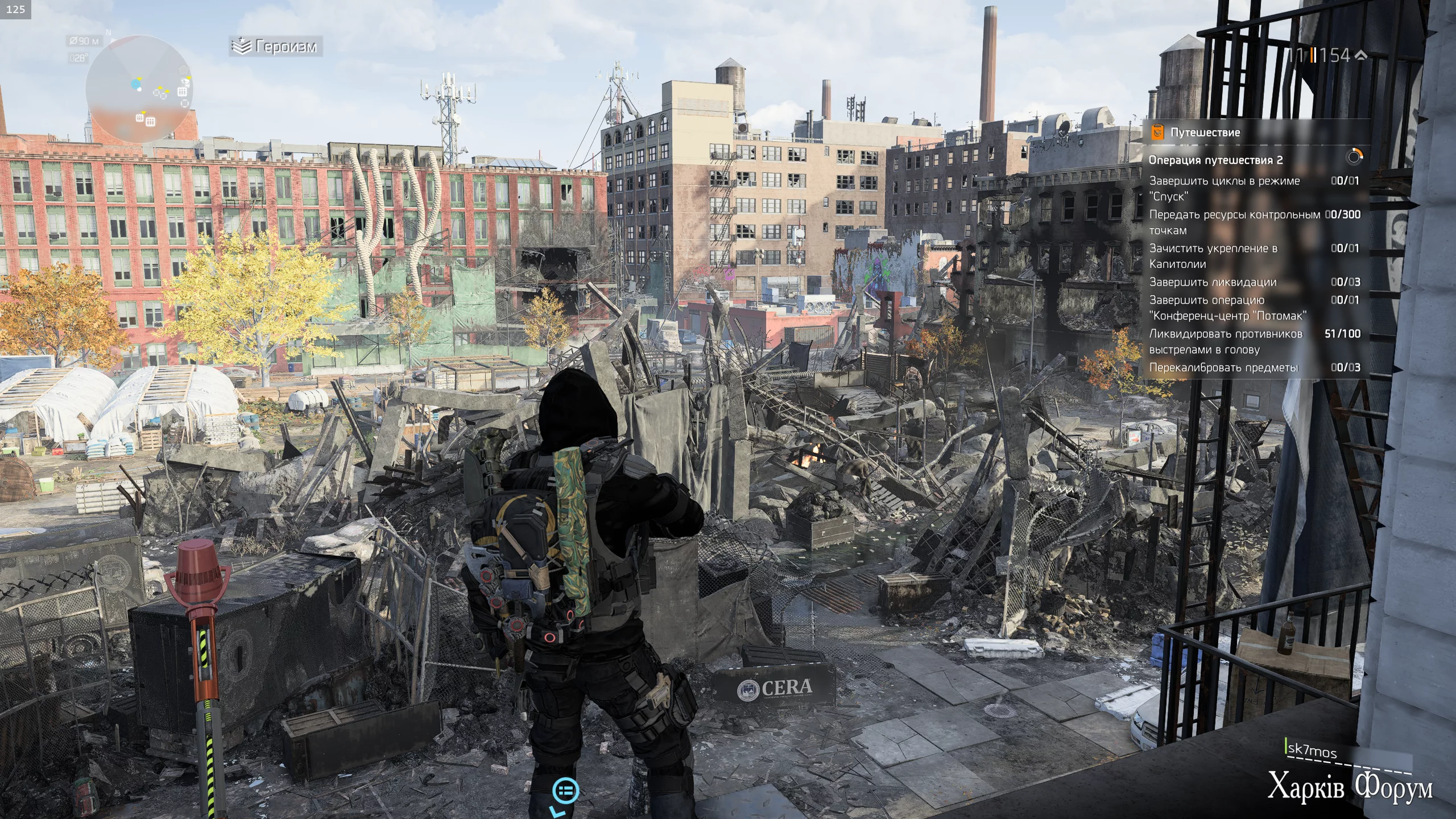Select the Конференц-центр Потомак operation objective
1456x819 pixels.
coord(1227,308)
